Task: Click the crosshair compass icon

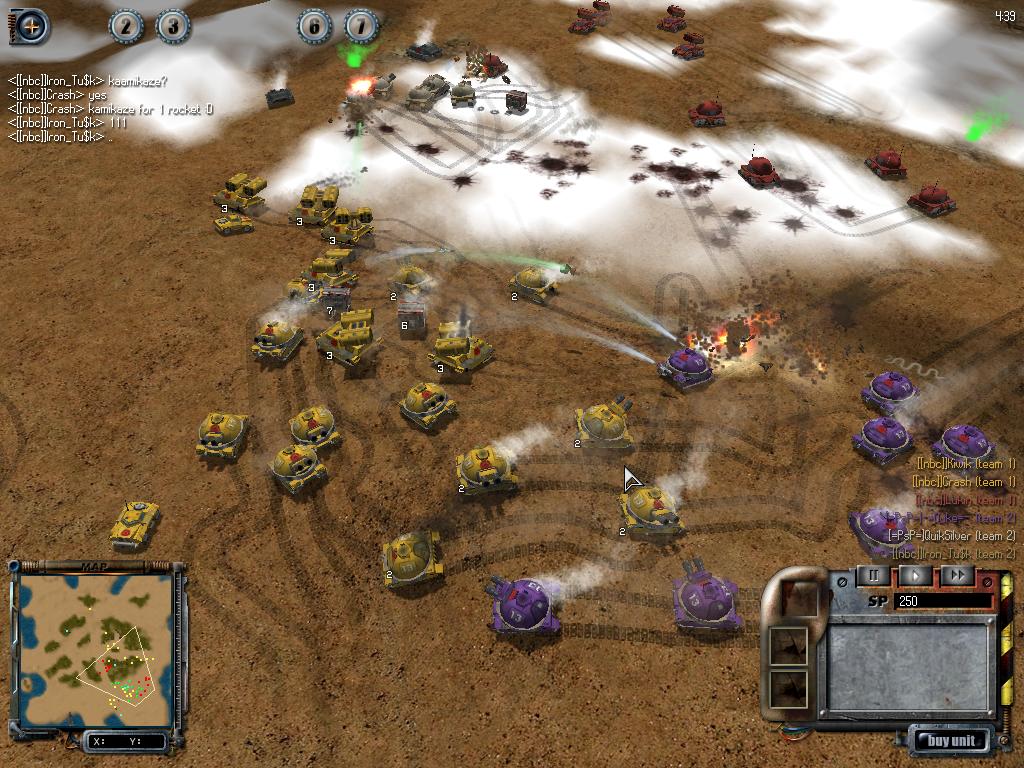Action: pyautogui.click(x=31, y=27)
